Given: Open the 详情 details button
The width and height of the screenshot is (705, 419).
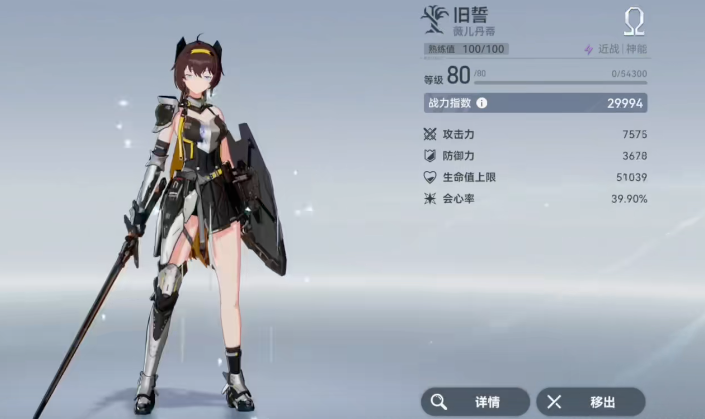Looking at the screenshot, I should click(475, 402).
